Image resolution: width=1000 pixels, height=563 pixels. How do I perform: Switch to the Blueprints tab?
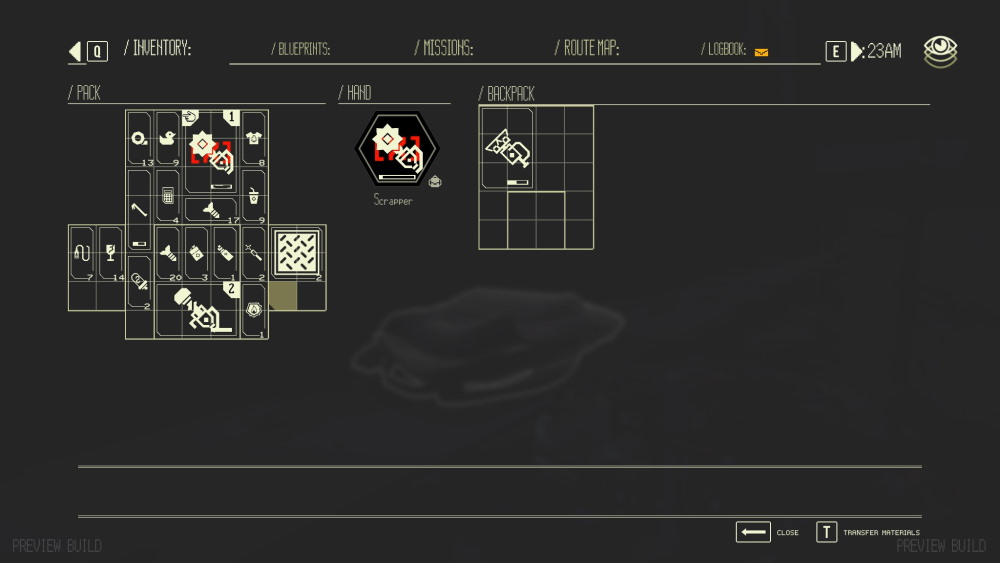point(301,49)
